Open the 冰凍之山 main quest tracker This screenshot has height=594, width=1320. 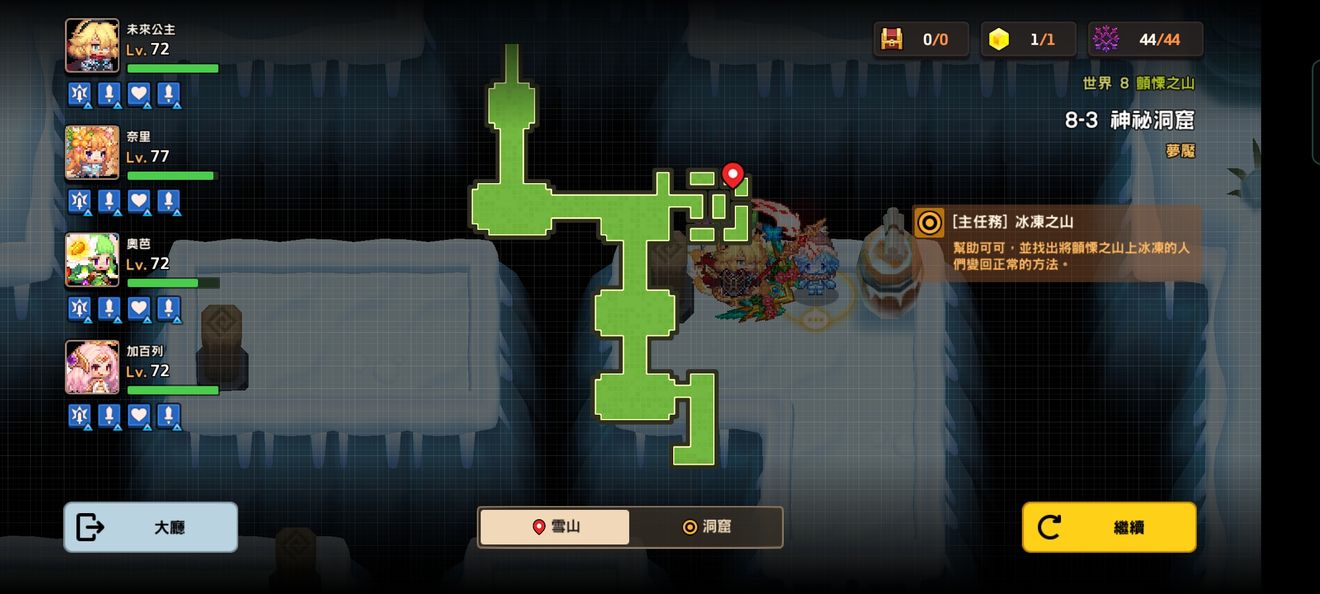(x=1057, y=243)
